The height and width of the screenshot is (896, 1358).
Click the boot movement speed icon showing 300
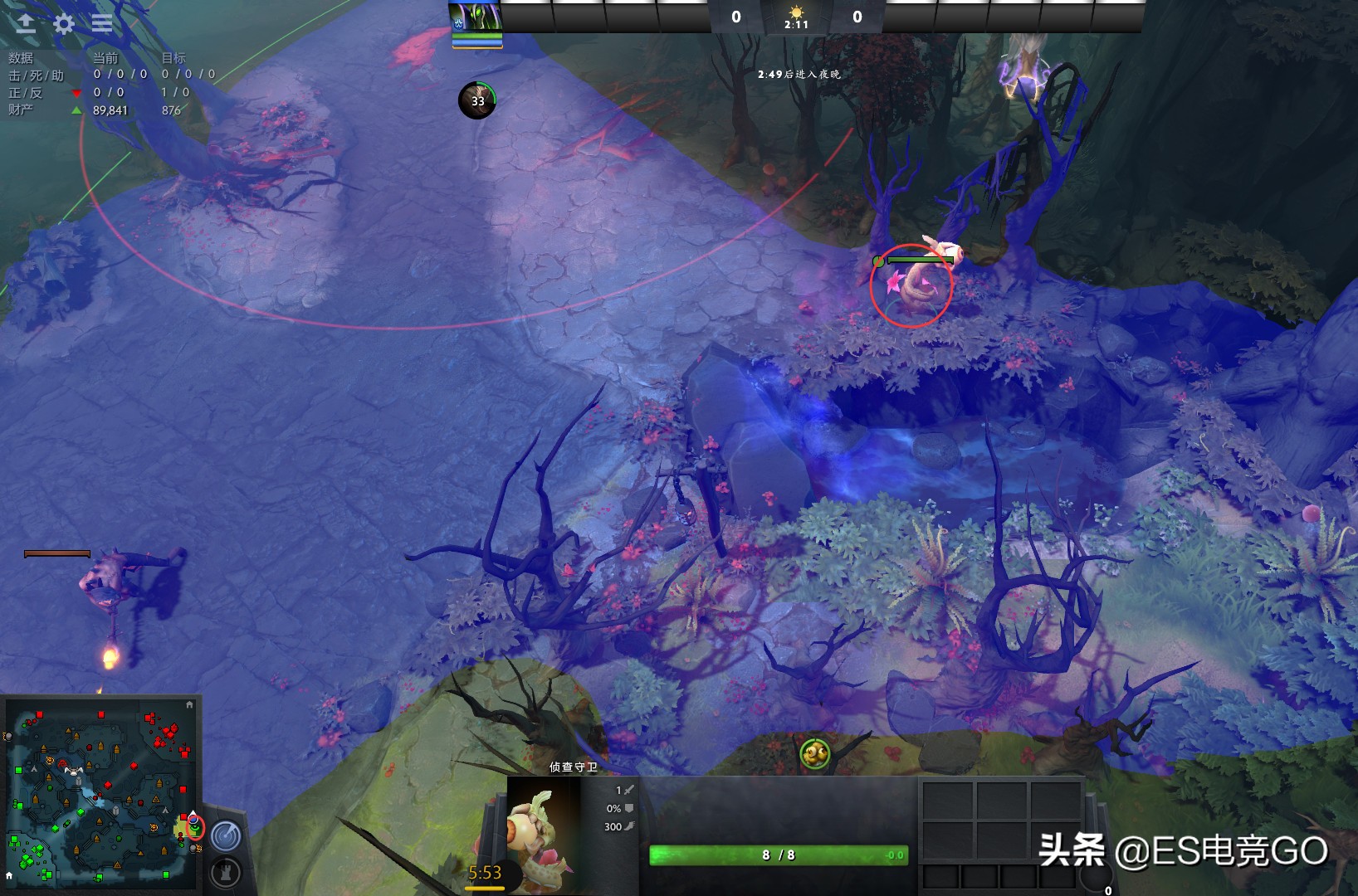point(628,826)
